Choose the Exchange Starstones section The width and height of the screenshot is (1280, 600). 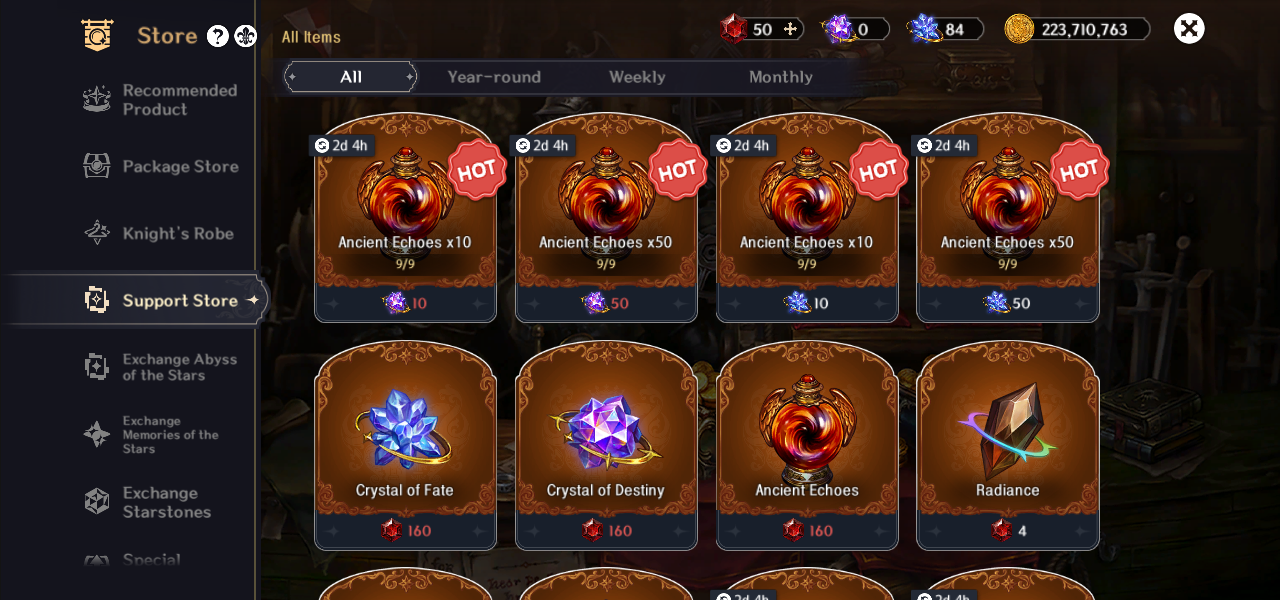tap(160, 502)
